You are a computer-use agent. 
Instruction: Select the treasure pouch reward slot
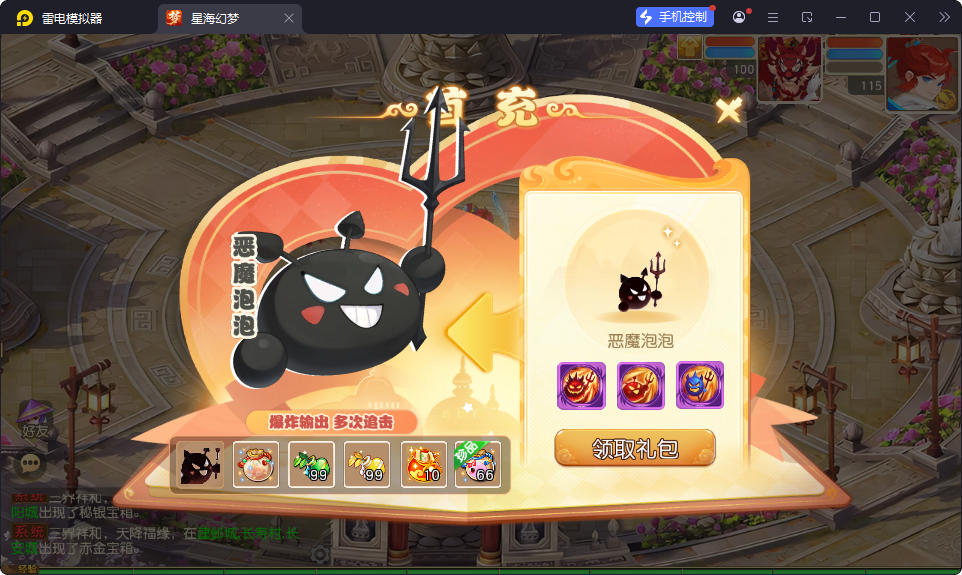point(256,464)
